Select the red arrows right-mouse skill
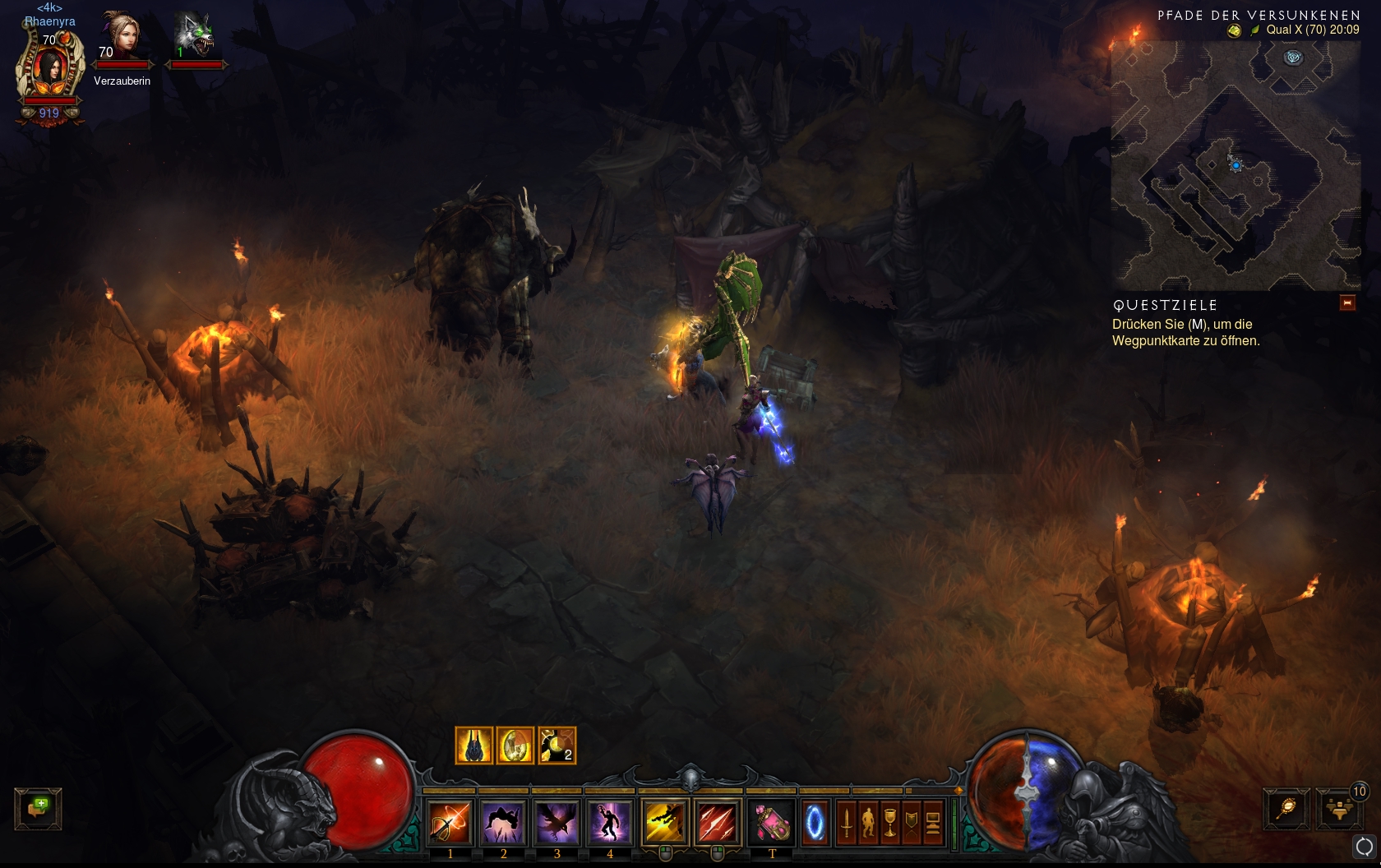The image size is (1381, 868). coord(717,821)
